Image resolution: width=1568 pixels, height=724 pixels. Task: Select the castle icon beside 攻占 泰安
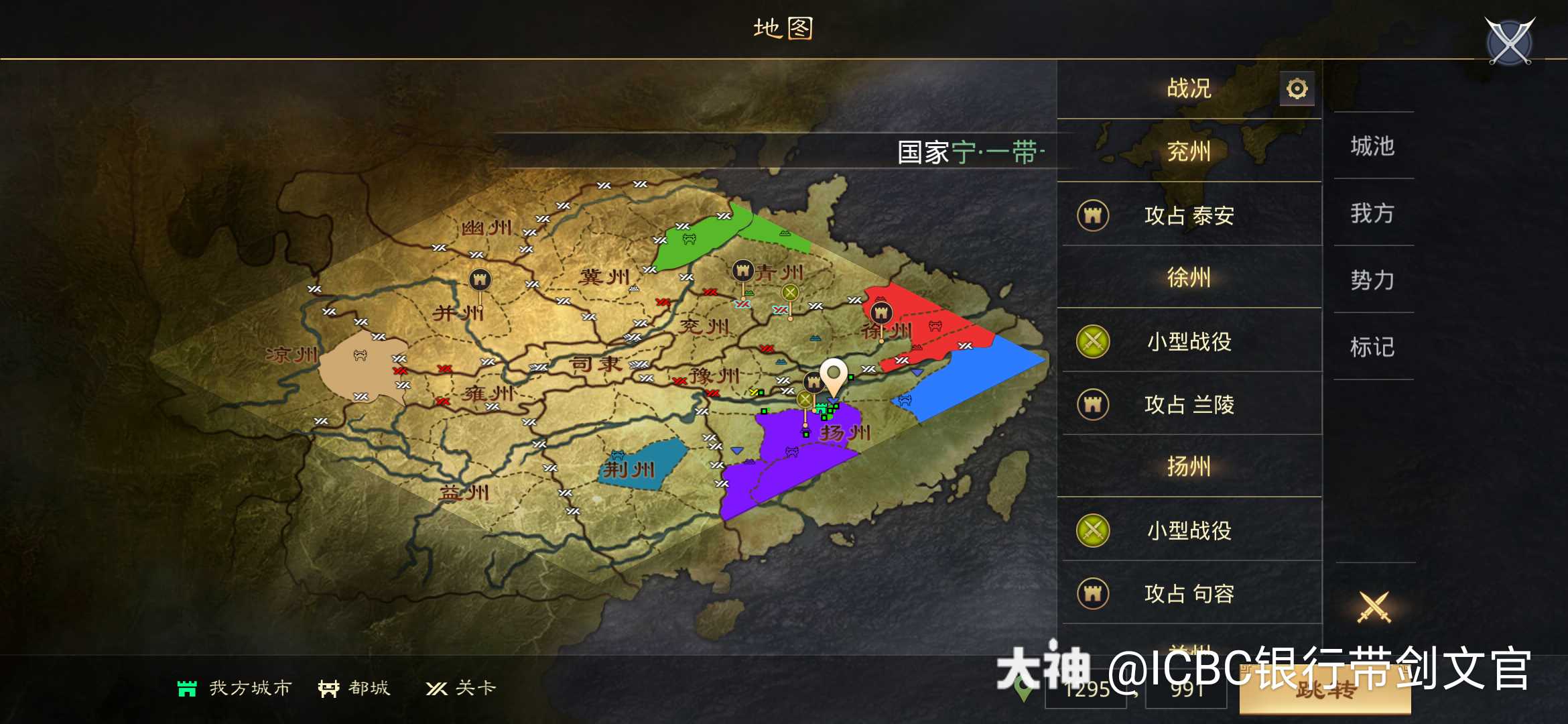point(1093,216)
